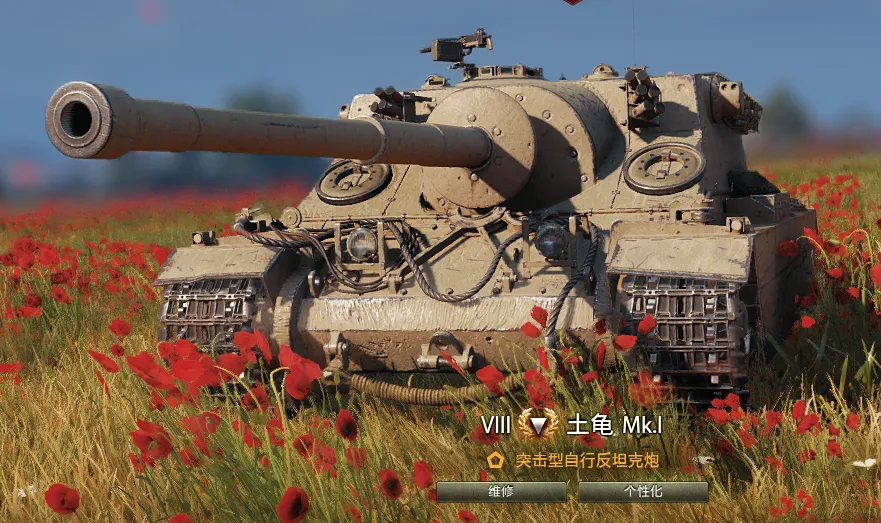Screen dimensions: 881x523
Task: Open the 维修 (Repair) screen
Action: pyautogui.click(x=501, y=492)
